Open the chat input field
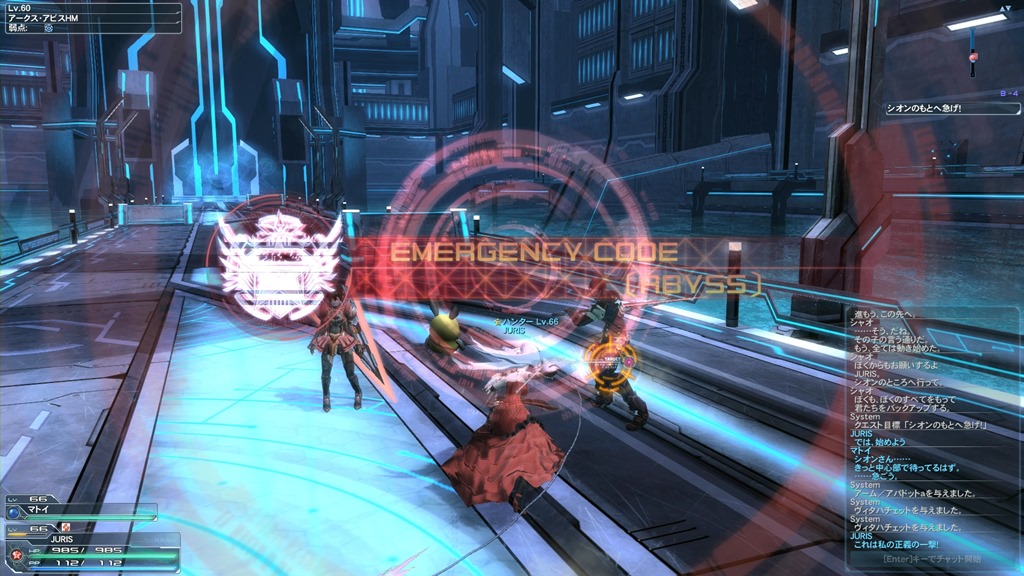This screenshot has width=1024, height=576. click(928, 558)
